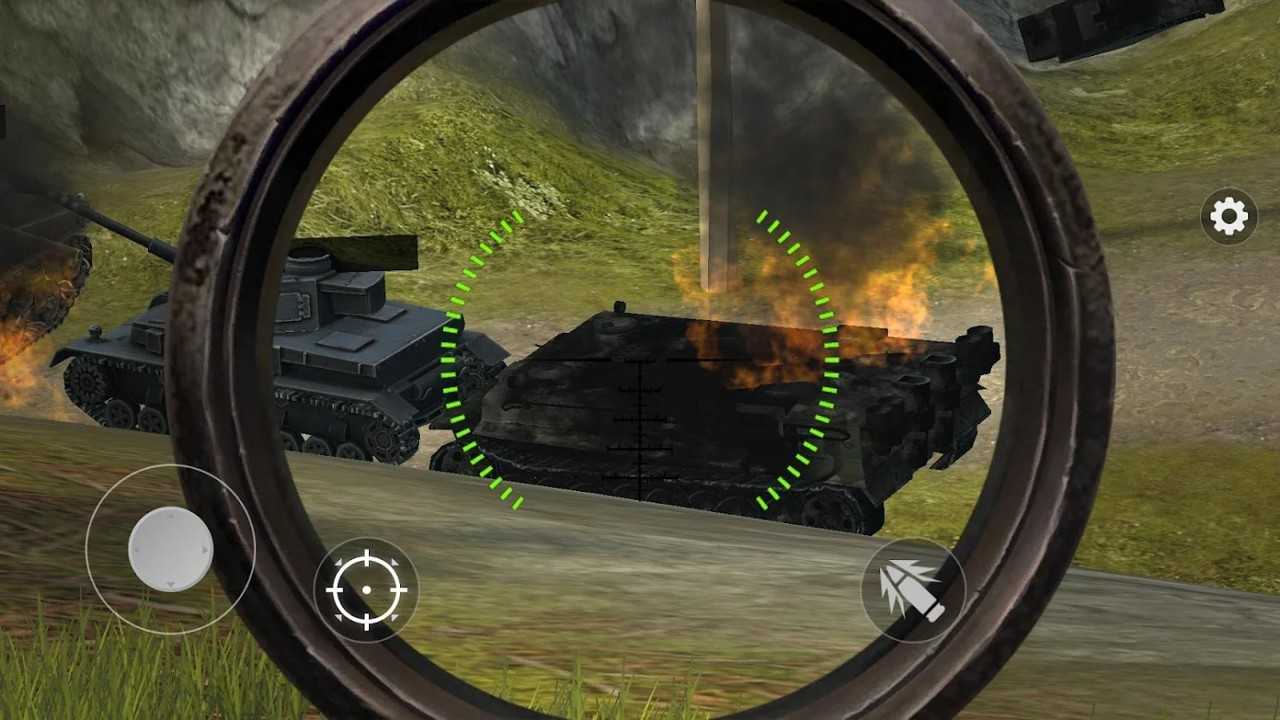Viewport: 1280px width, 720px height.
Task: Tap the ammo shell button to switch rounds
Action: pos(912,590)
